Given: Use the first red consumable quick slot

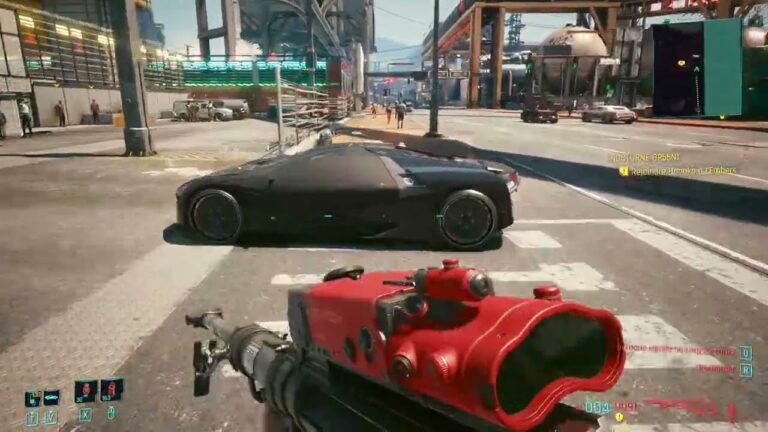Looking at the screenshot, I should coord(85,391).
